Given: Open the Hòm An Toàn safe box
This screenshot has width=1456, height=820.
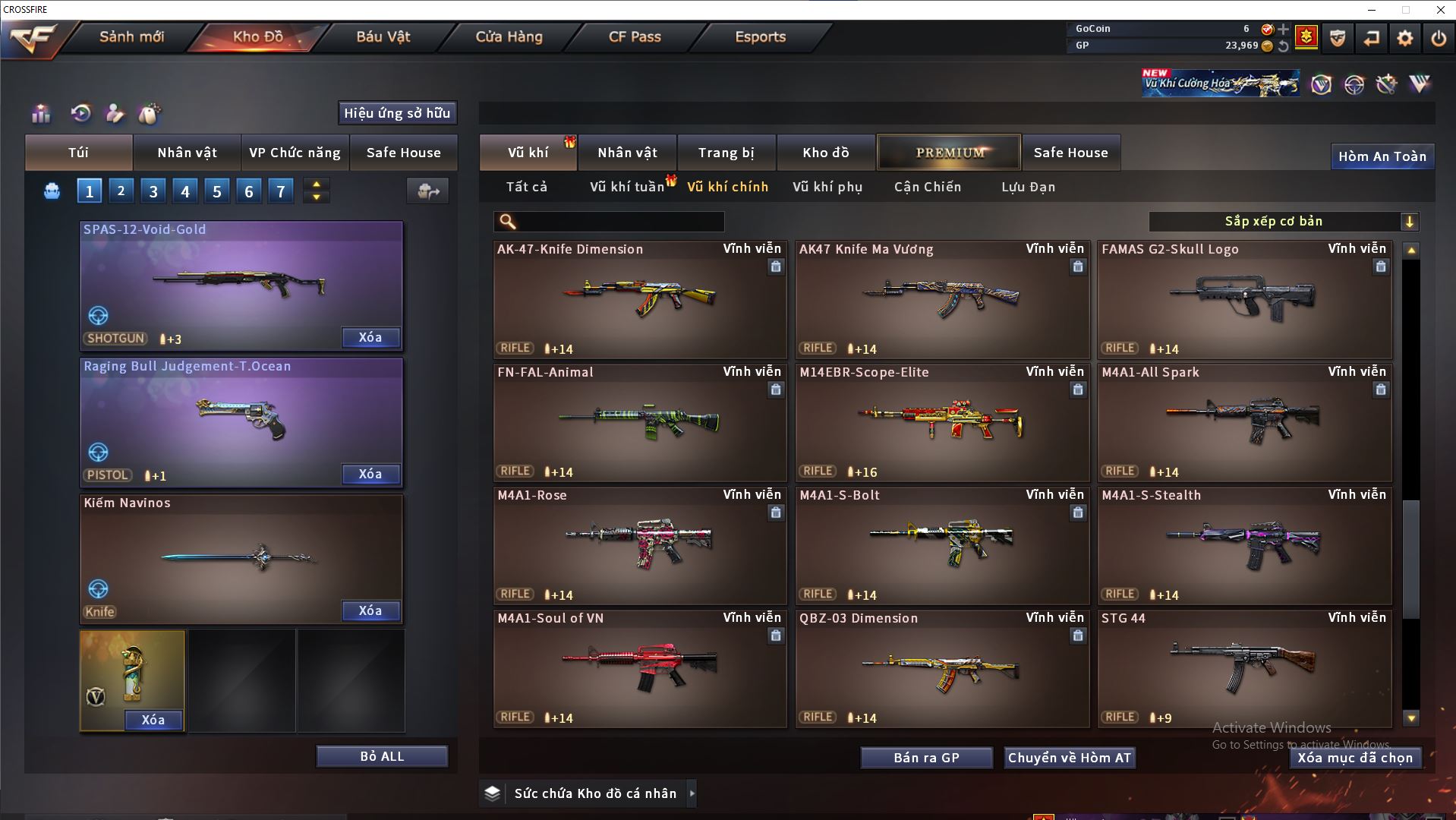Looking at the screenshot, I should 1382,156.
